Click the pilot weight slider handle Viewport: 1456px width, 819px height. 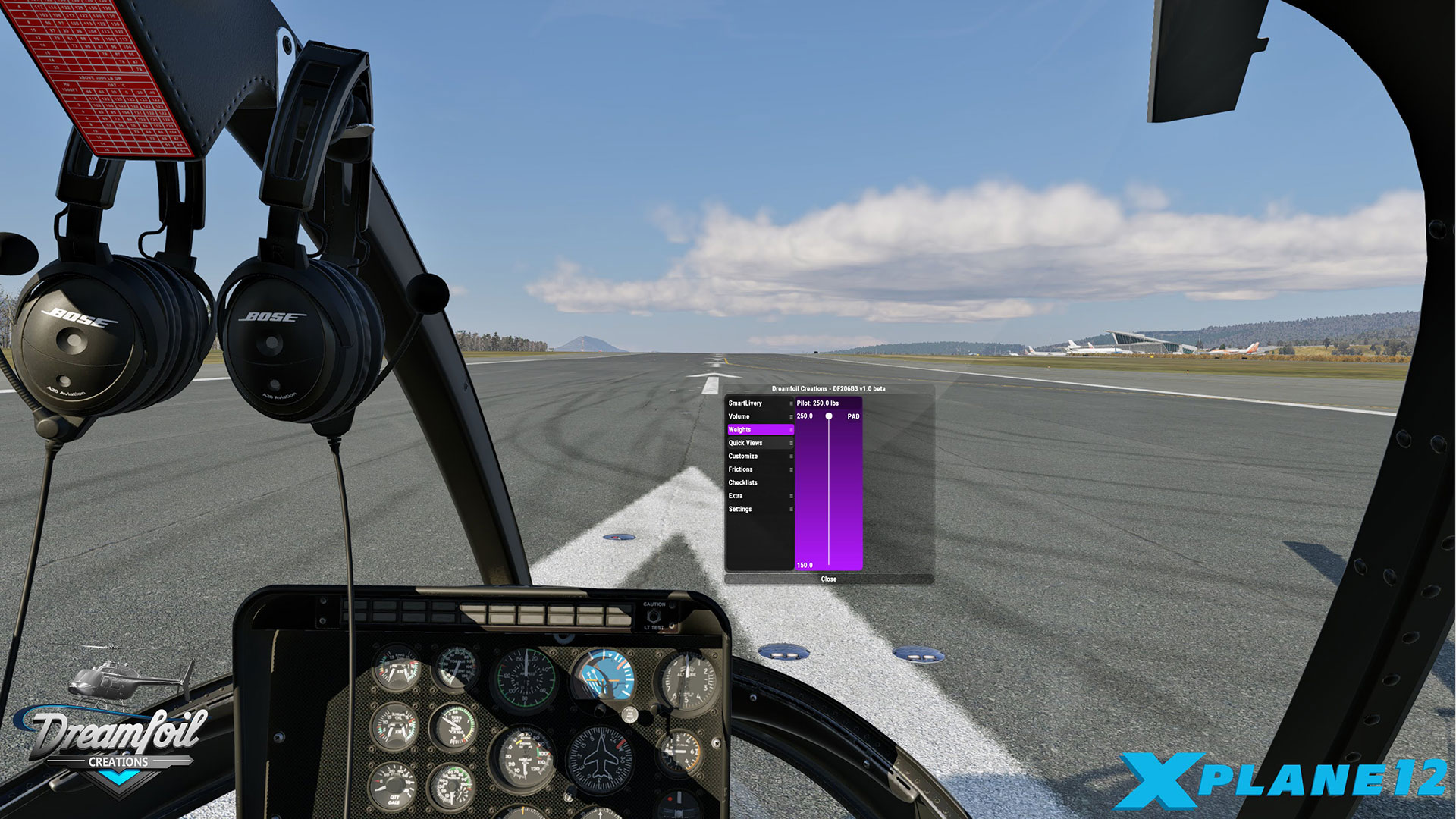[x=829, y=416]
